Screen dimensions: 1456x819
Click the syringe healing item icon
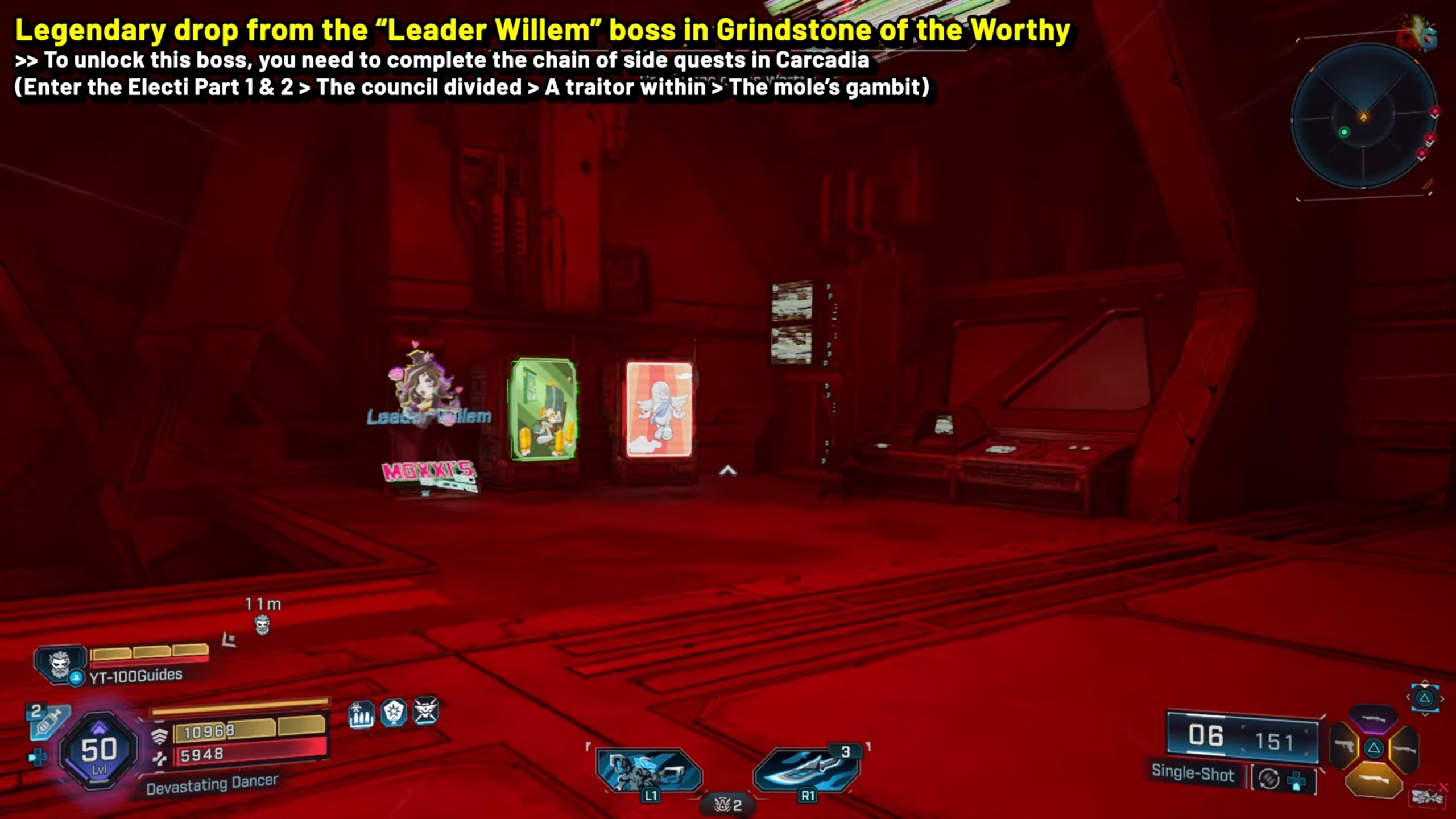coord(49,722)
